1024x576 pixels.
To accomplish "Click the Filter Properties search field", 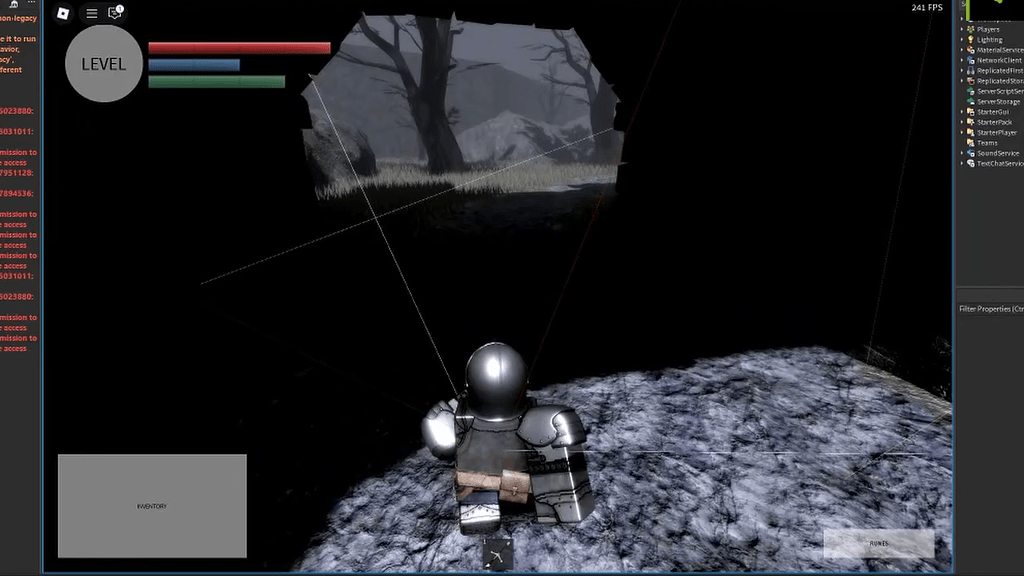I will click(x=990, y=309).
